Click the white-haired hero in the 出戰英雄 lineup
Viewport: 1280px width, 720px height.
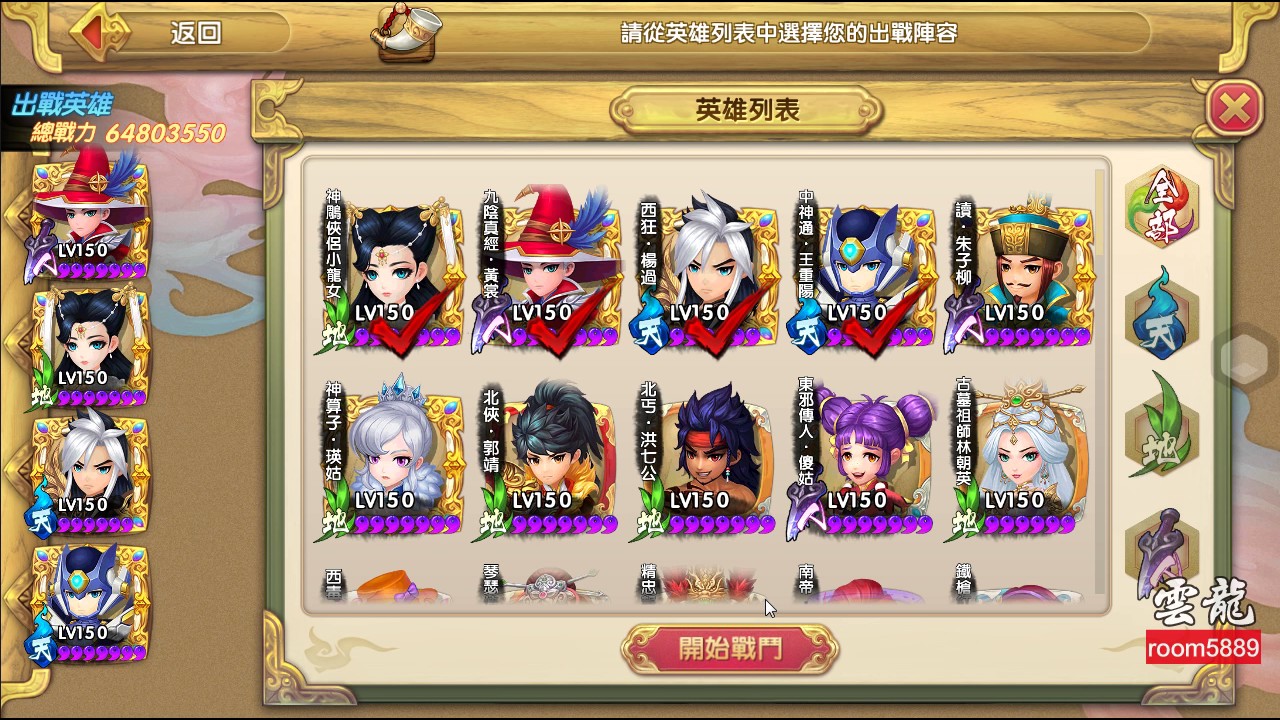[90, 472]
